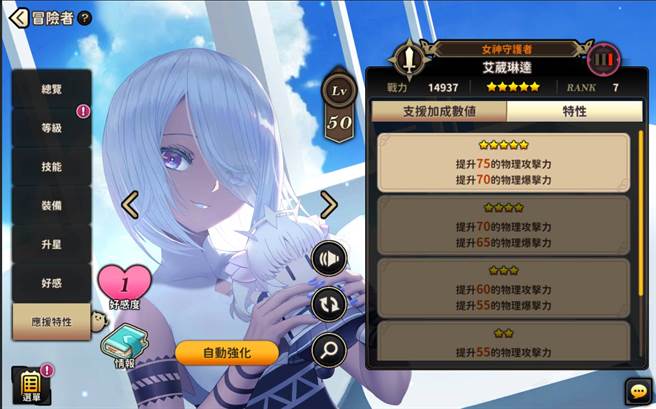Open the 應援特性 menu entry
The height and width of the screenshot is (409, 656).
[52, 321]
